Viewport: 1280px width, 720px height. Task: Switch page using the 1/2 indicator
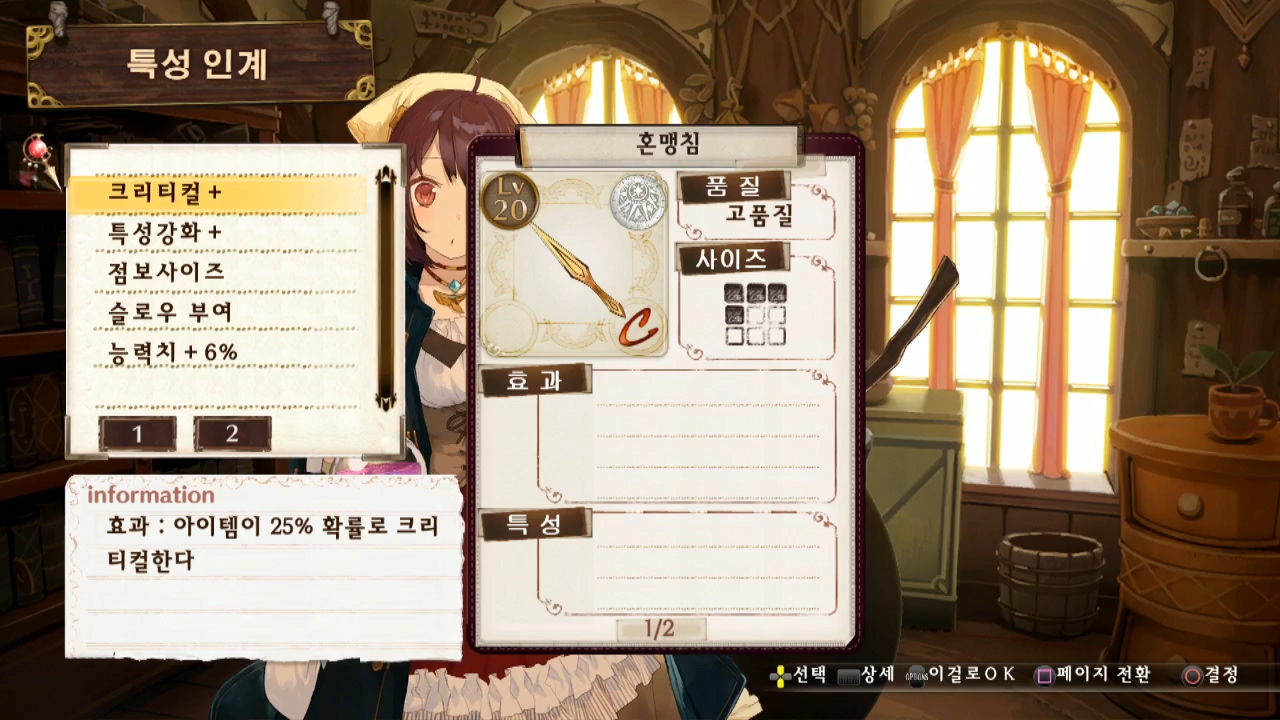point(660,629)
